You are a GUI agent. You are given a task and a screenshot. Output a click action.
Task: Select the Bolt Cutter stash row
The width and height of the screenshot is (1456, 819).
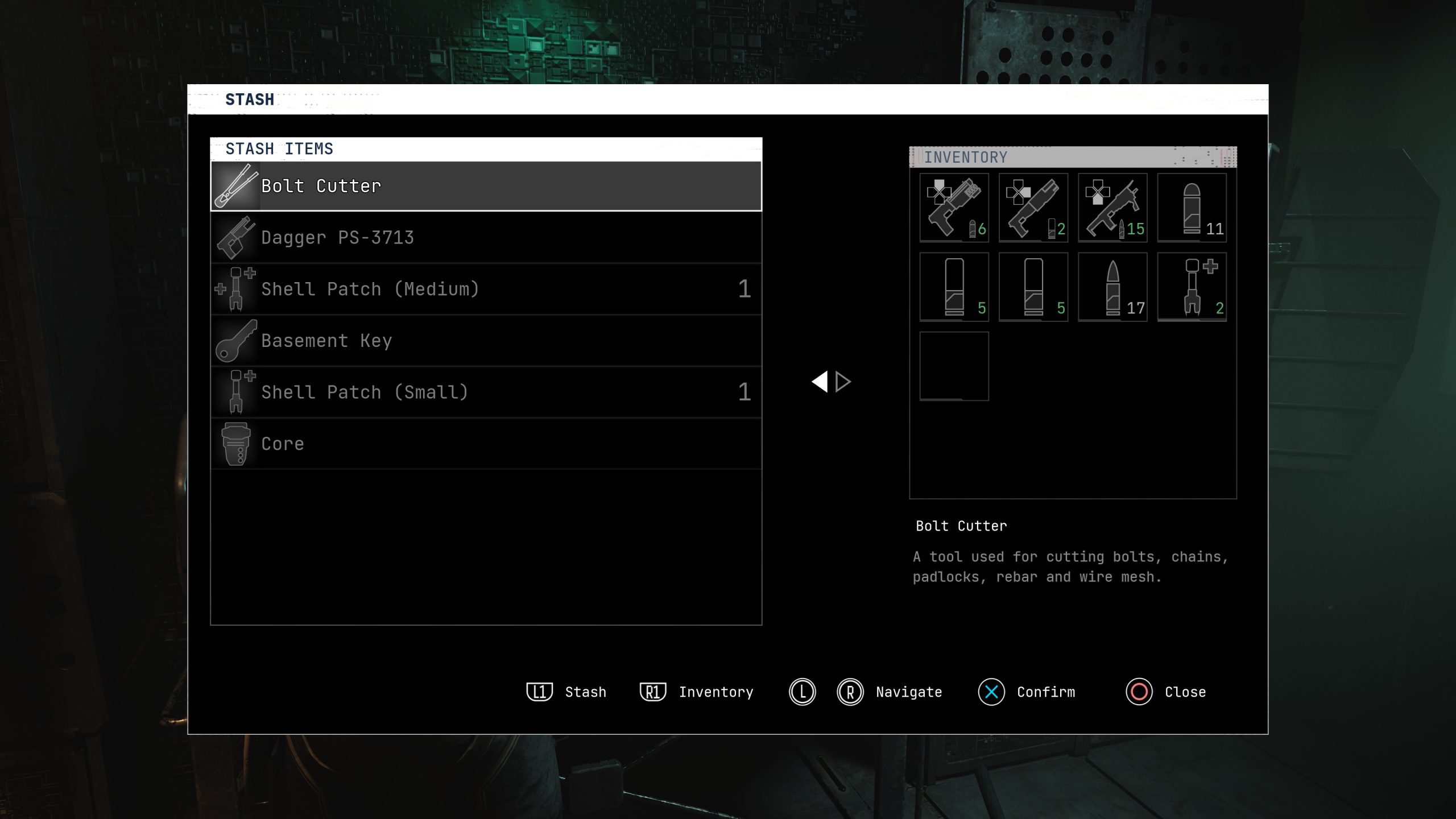[486, 186]
